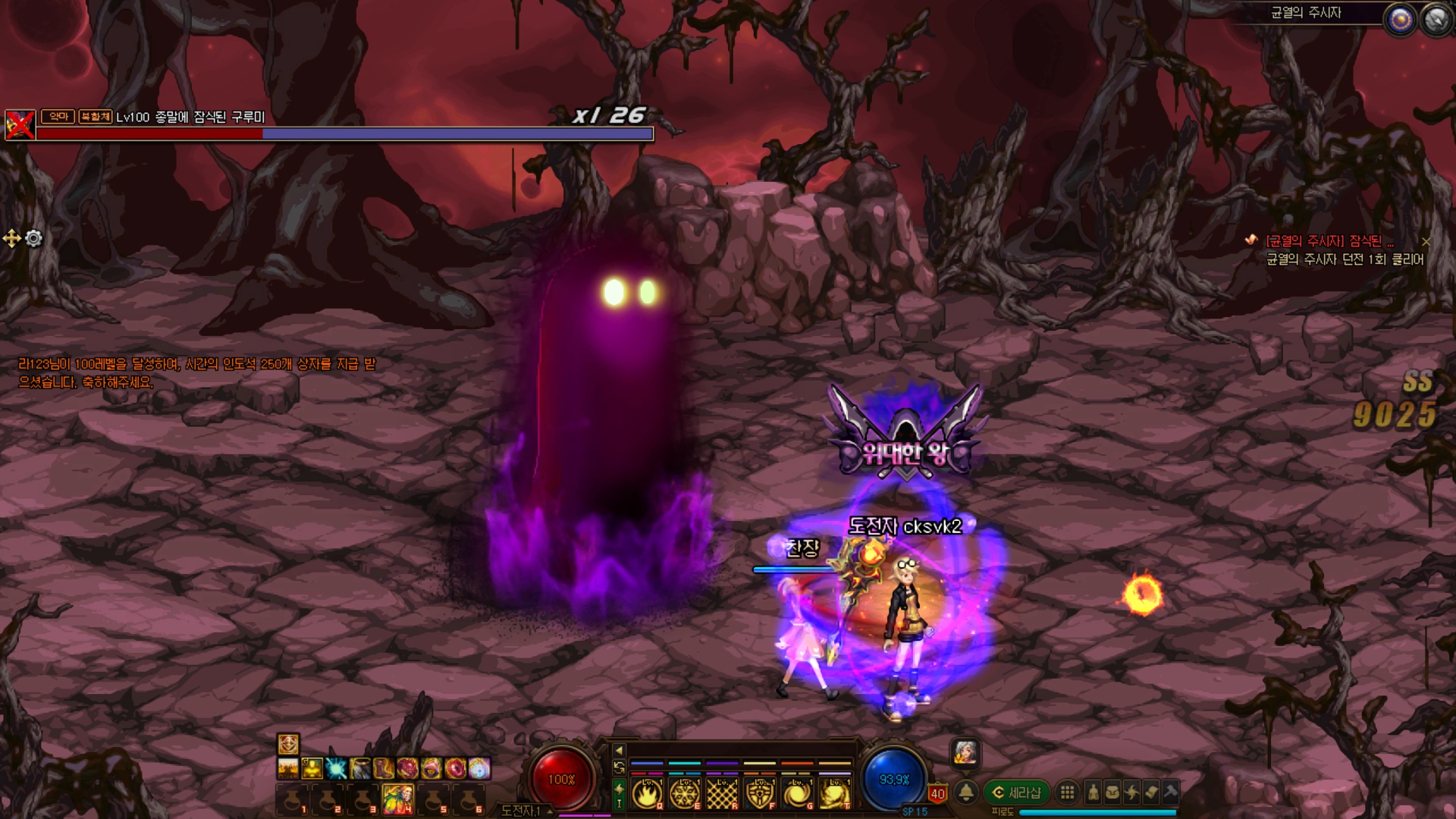Open the character info icon
1456x819 pixels.
click(1093, 792)
